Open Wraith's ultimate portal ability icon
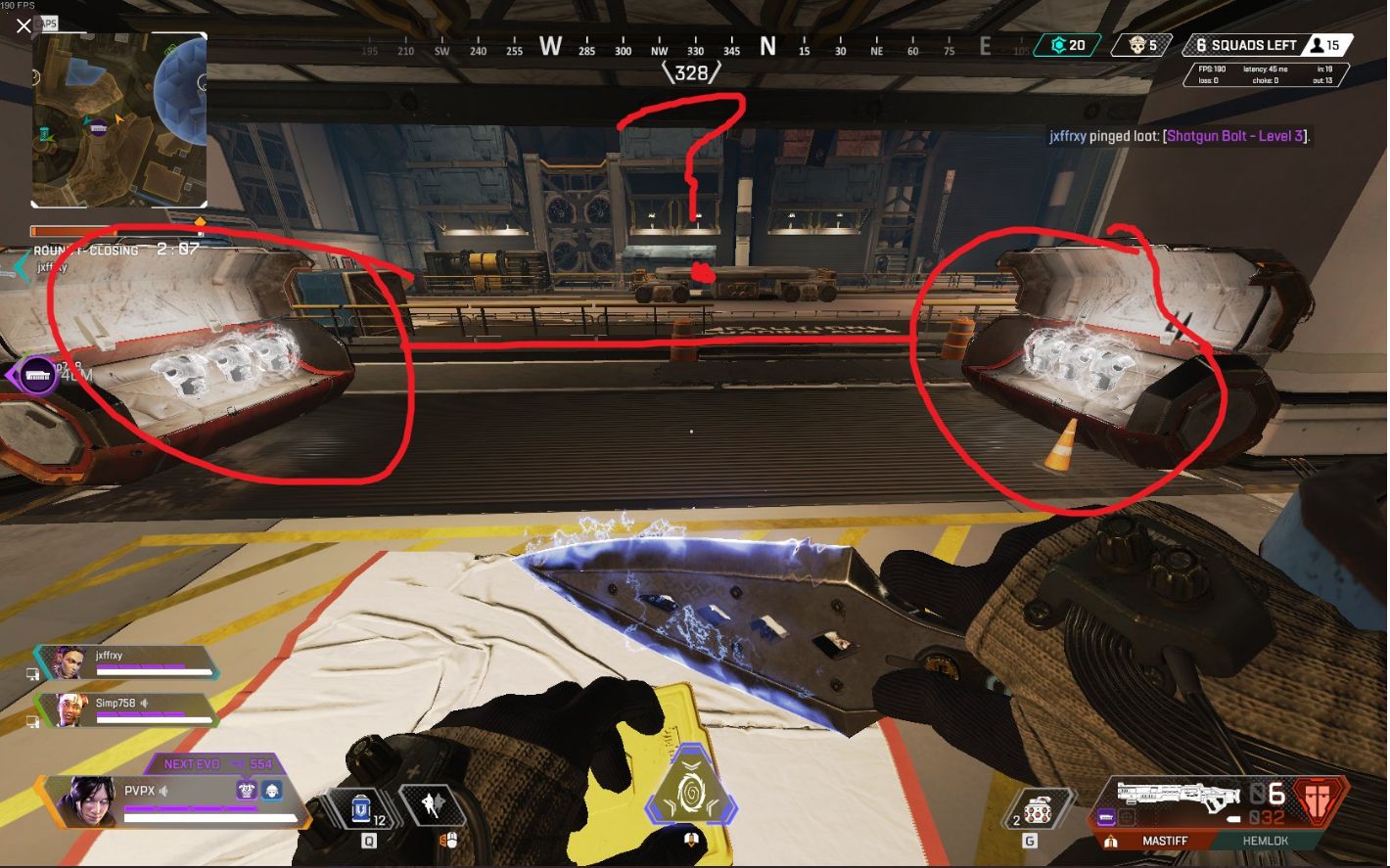This screenshot has width=1390, height=868. tap(693, 795)
